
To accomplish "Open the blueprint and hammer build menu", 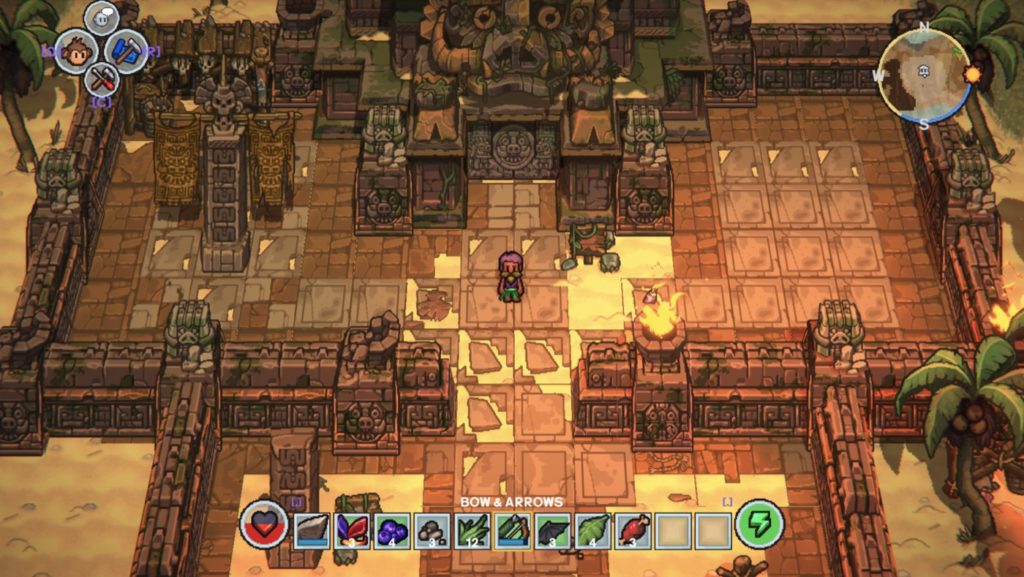I will [x=127, y=51].
